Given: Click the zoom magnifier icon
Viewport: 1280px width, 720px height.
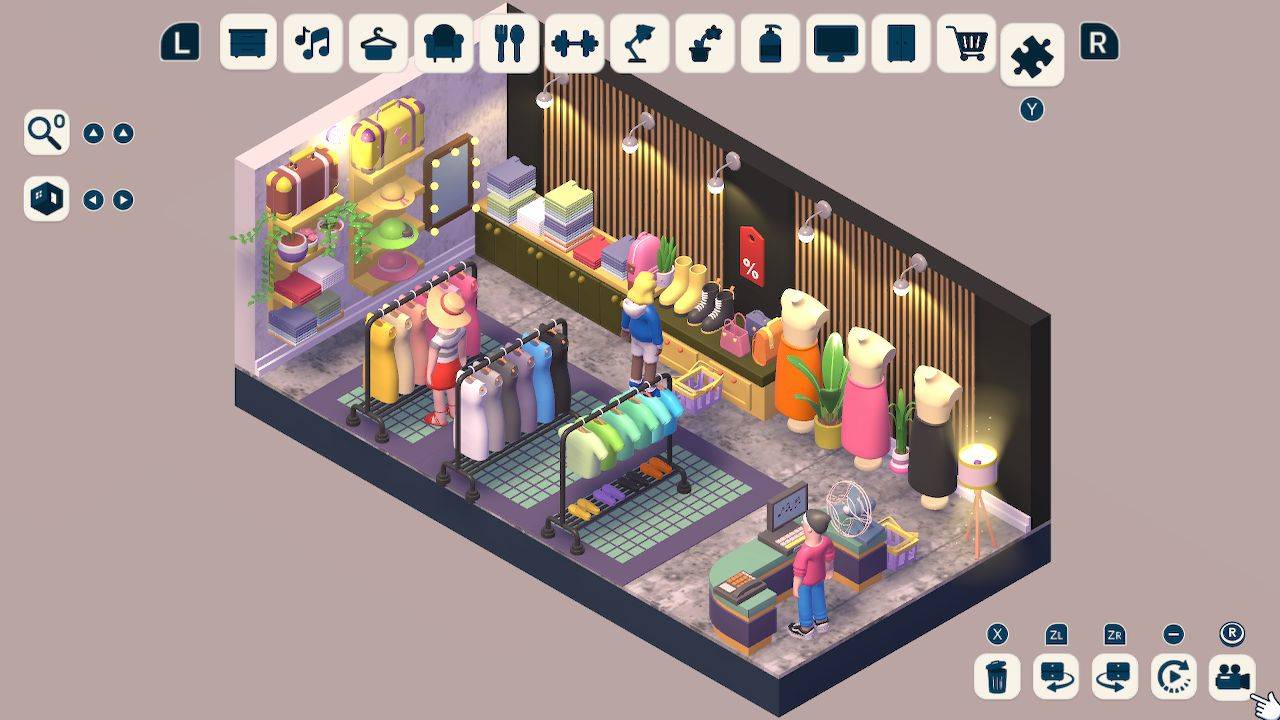Looking at the screenshot, I should click(44, 131).
